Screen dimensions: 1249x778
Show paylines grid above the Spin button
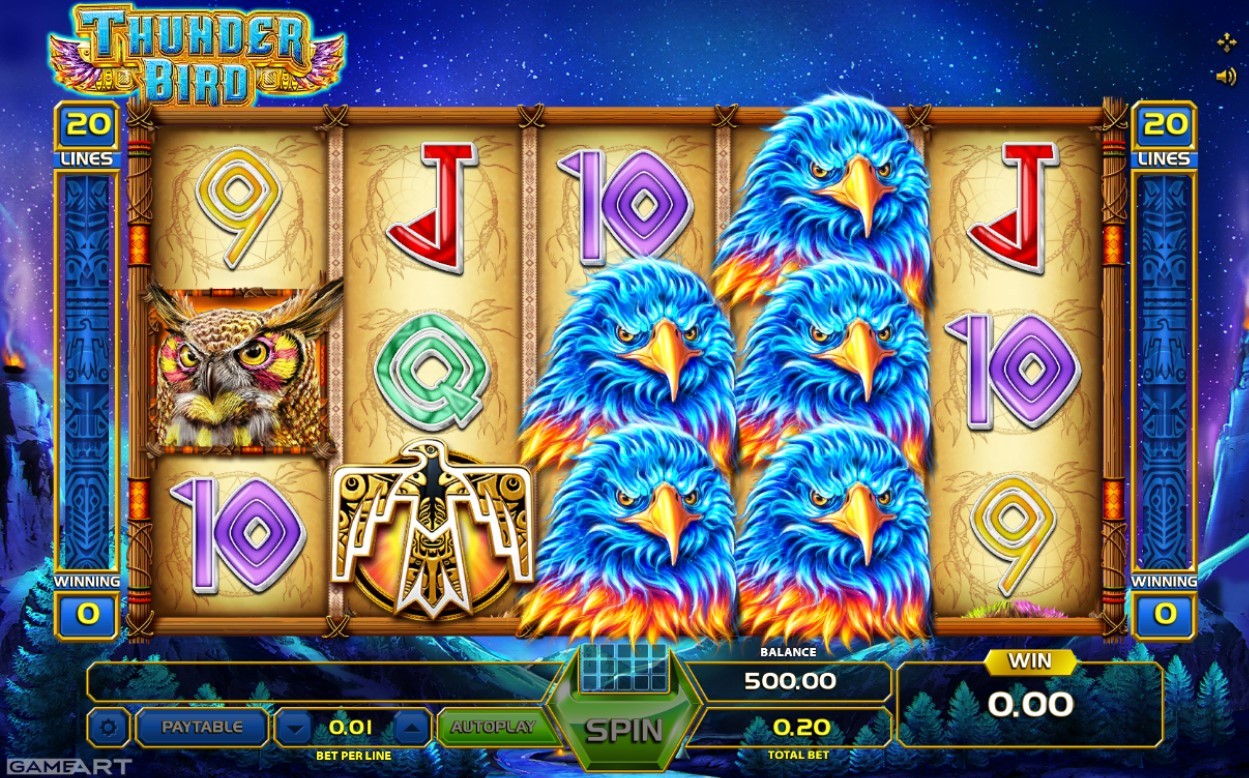623,666
